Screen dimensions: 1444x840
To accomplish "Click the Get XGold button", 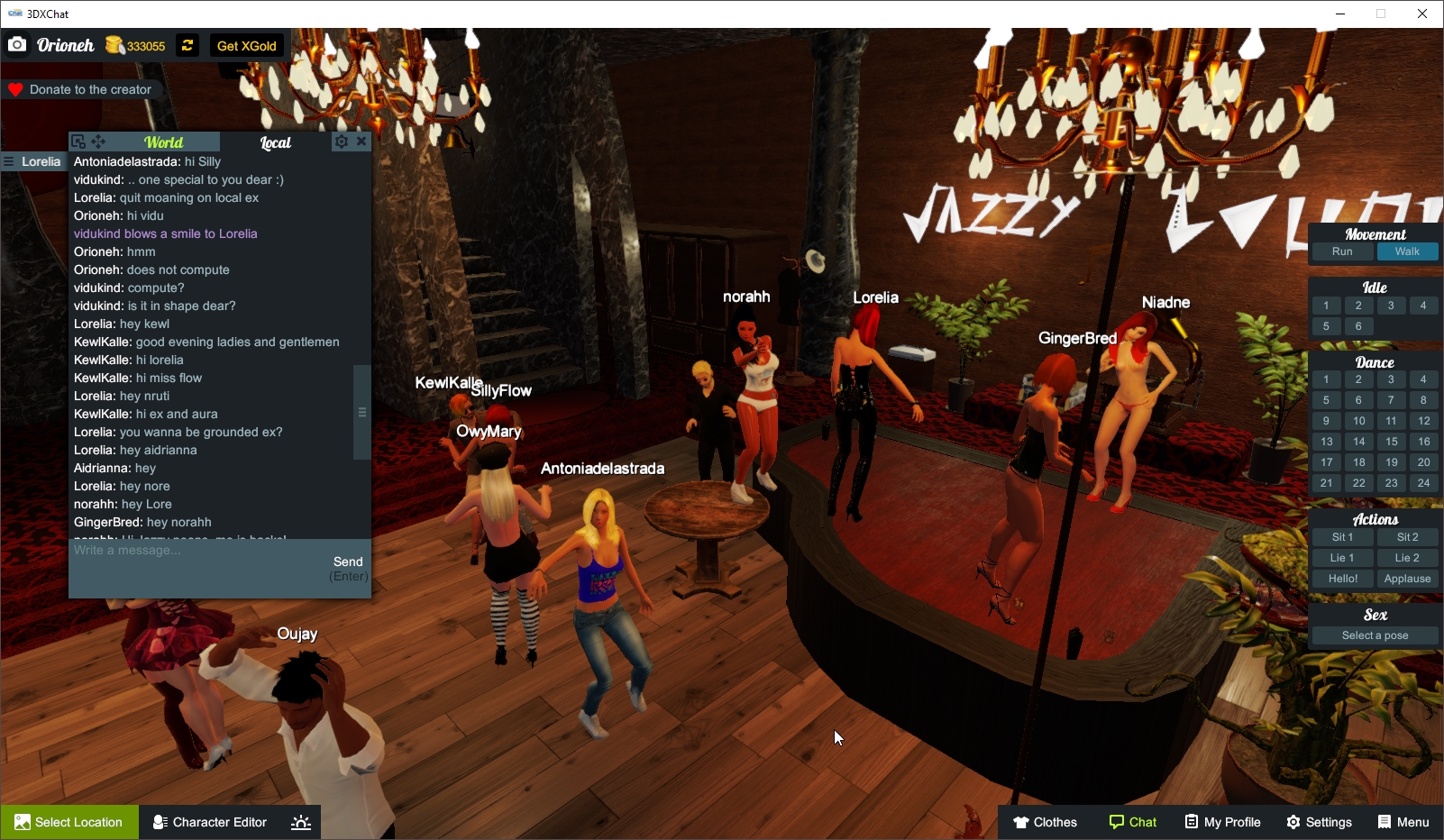I will click(x=245, y=45).
